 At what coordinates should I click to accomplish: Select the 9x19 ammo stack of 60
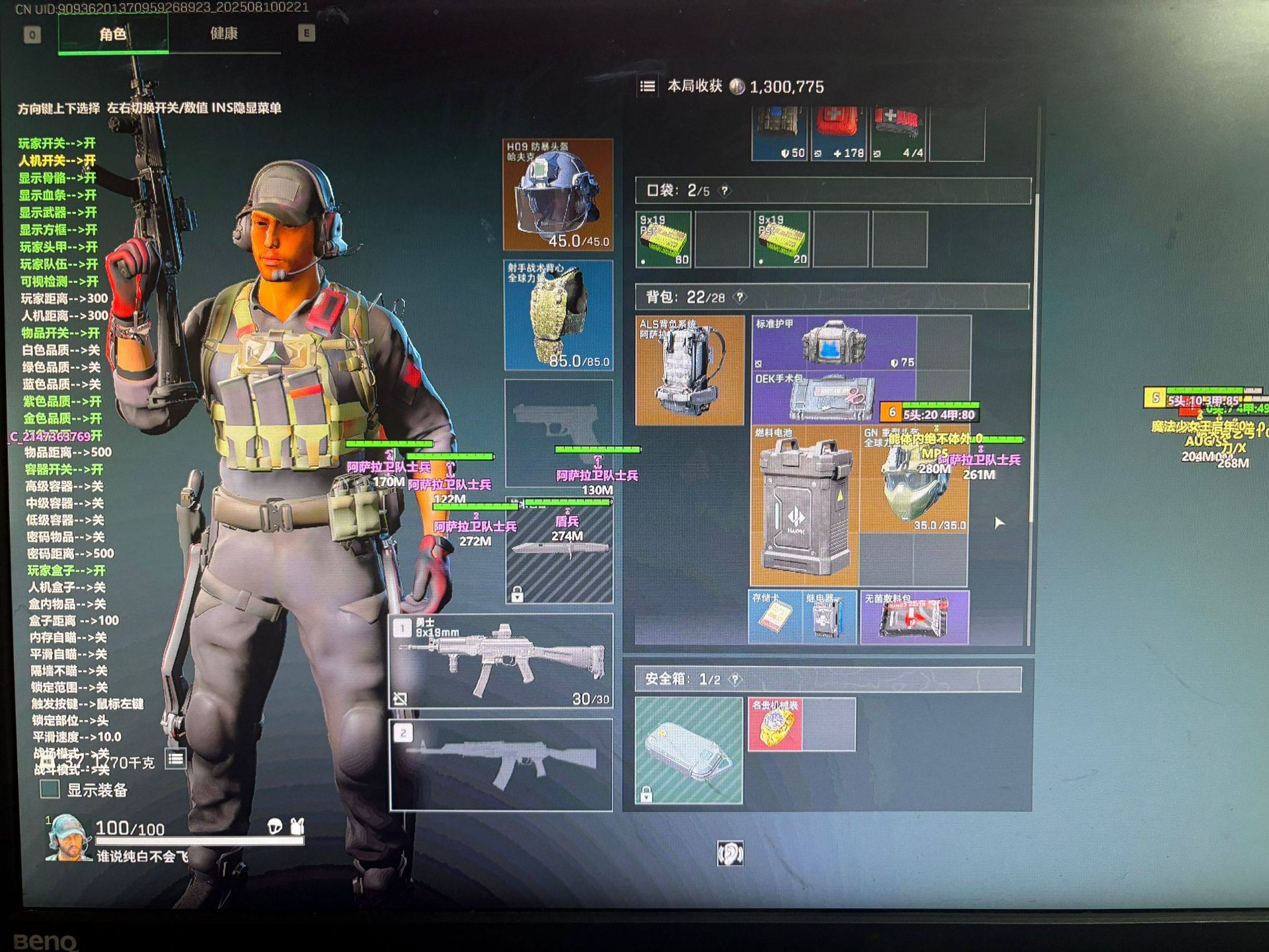click(x=663, y=239)
